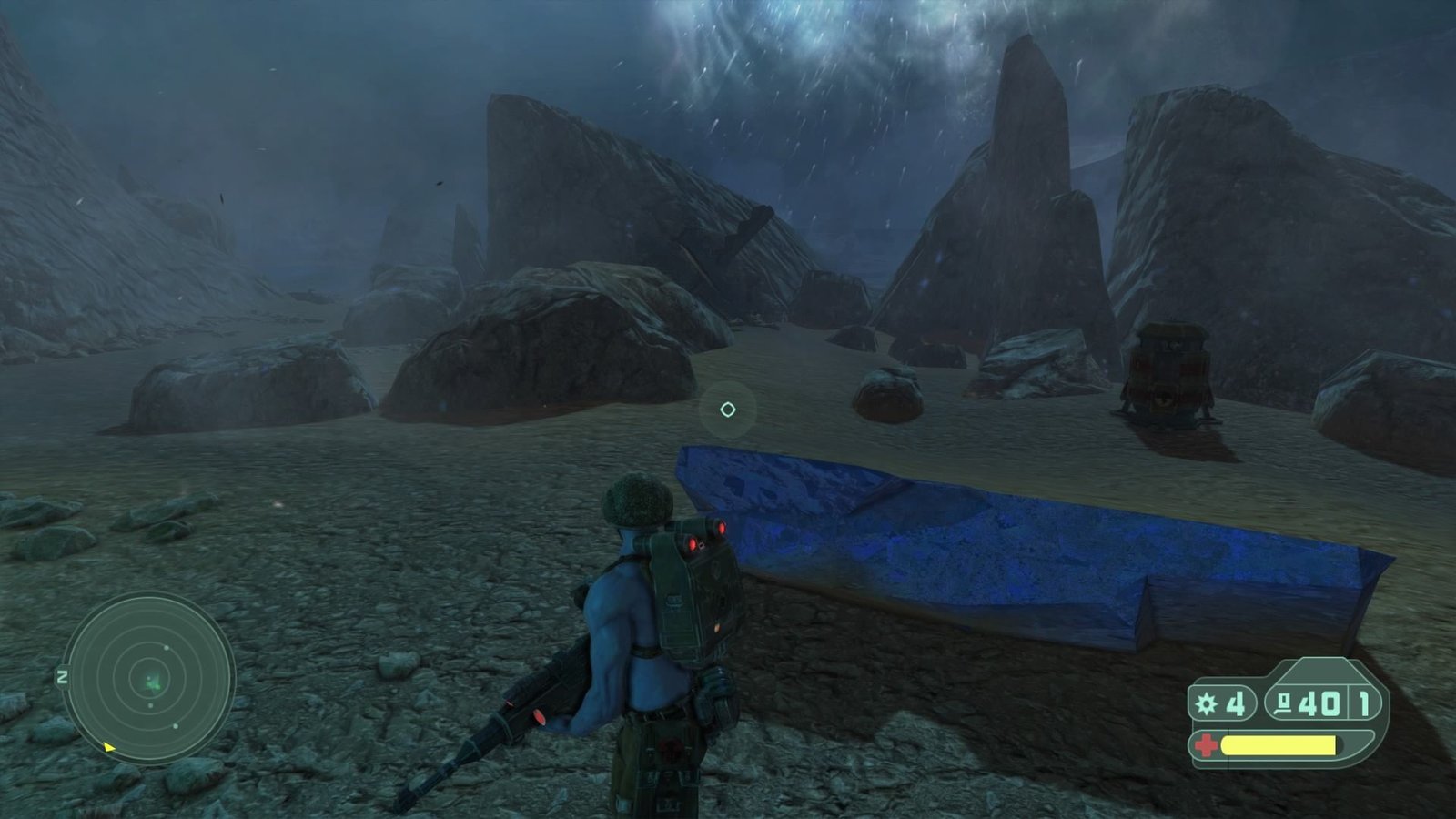Viewport: 1456px width, 819px height.
Task: Click the grenade count icon on the HUD
Action: tap(1205, 704)
